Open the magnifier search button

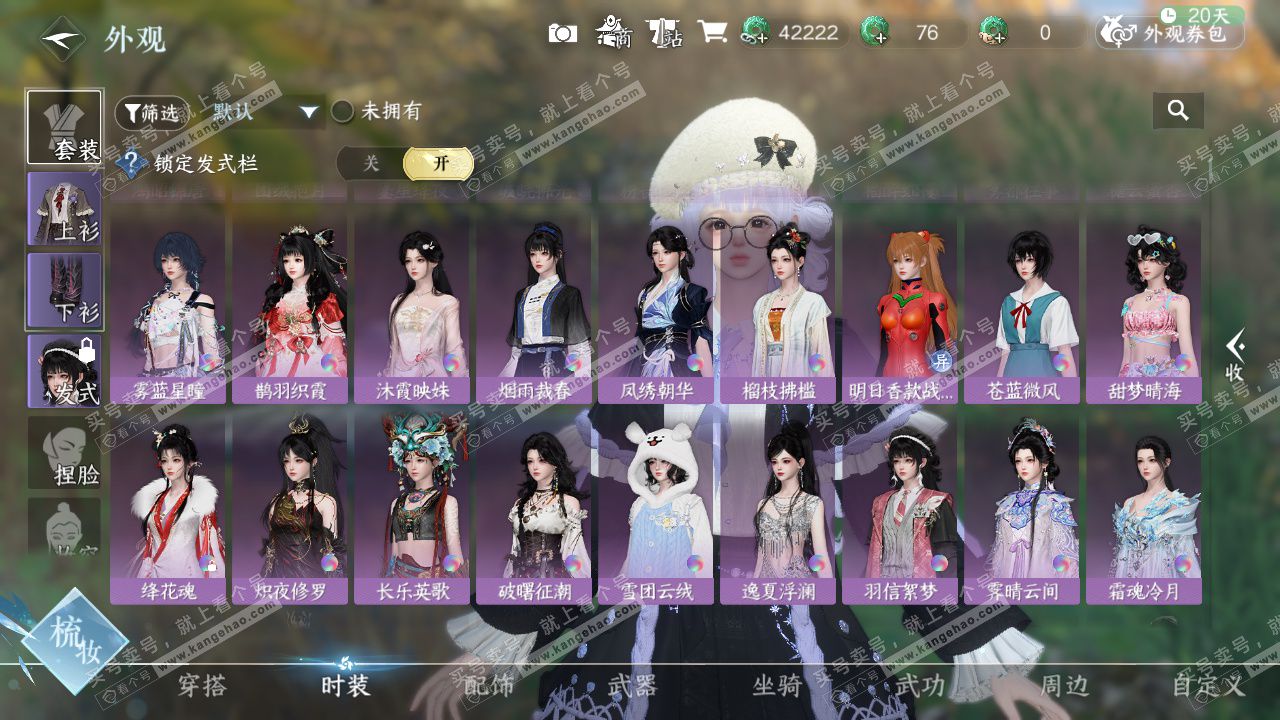coord(1178,111)
